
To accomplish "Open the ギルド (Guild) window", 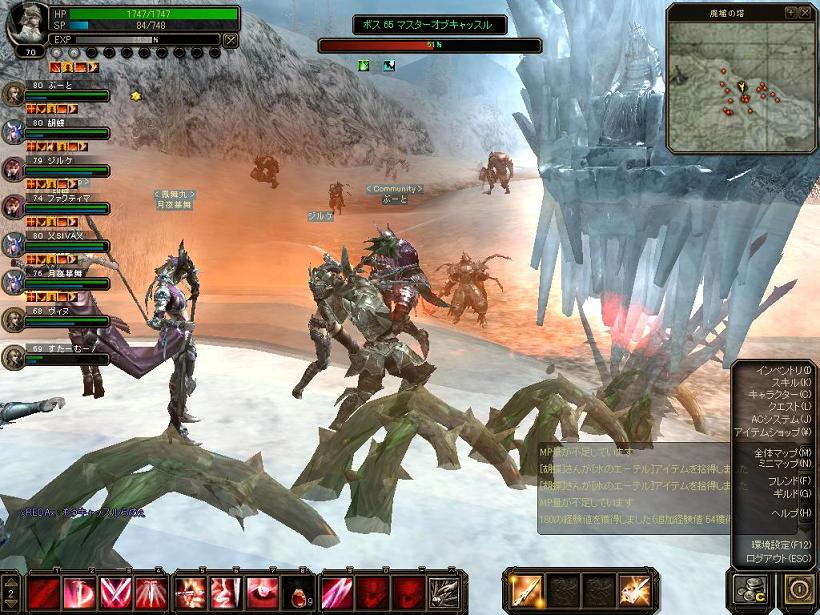I will point(790,494).
